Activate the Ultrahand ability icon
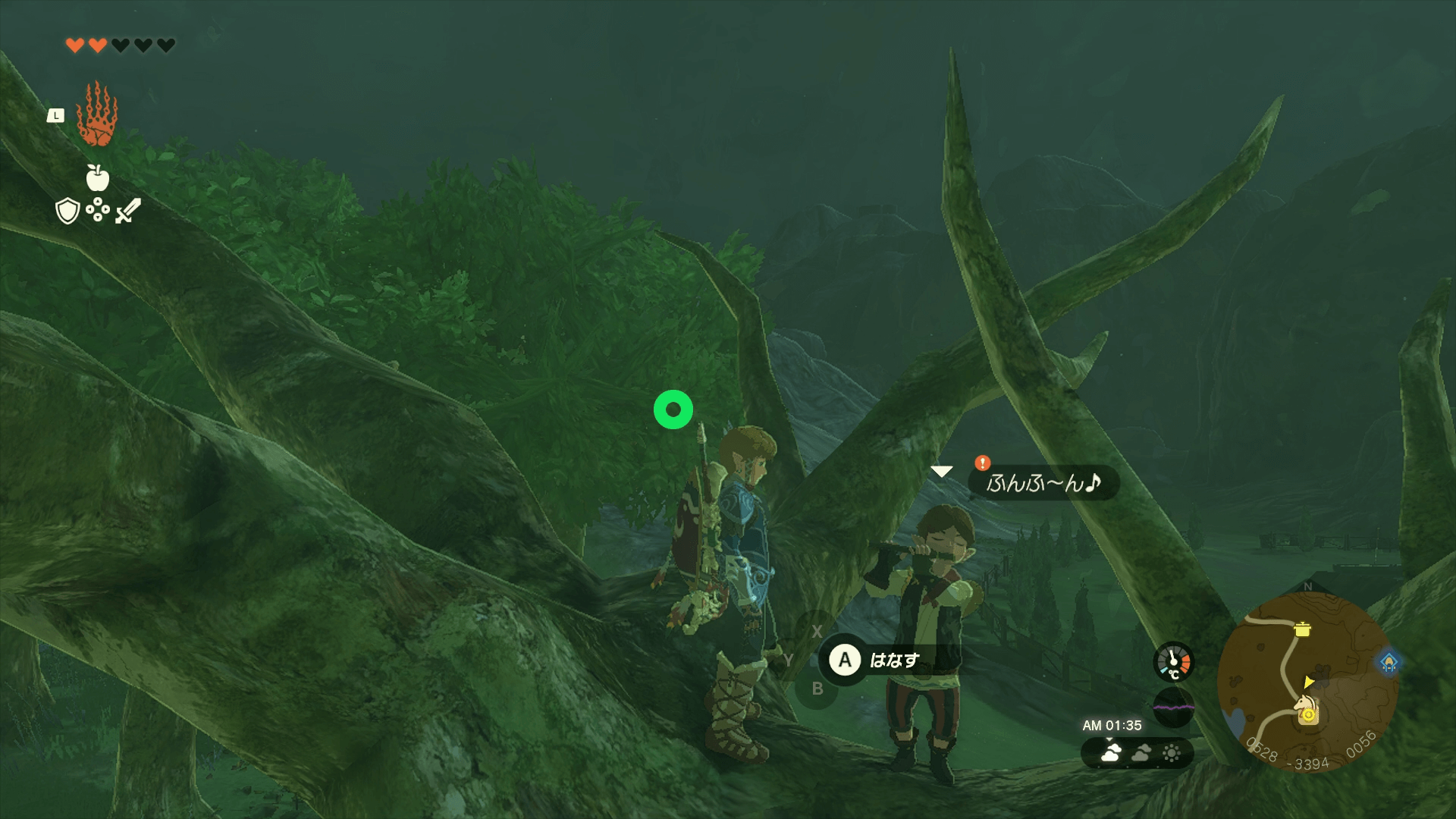 [x=97, y=115]
